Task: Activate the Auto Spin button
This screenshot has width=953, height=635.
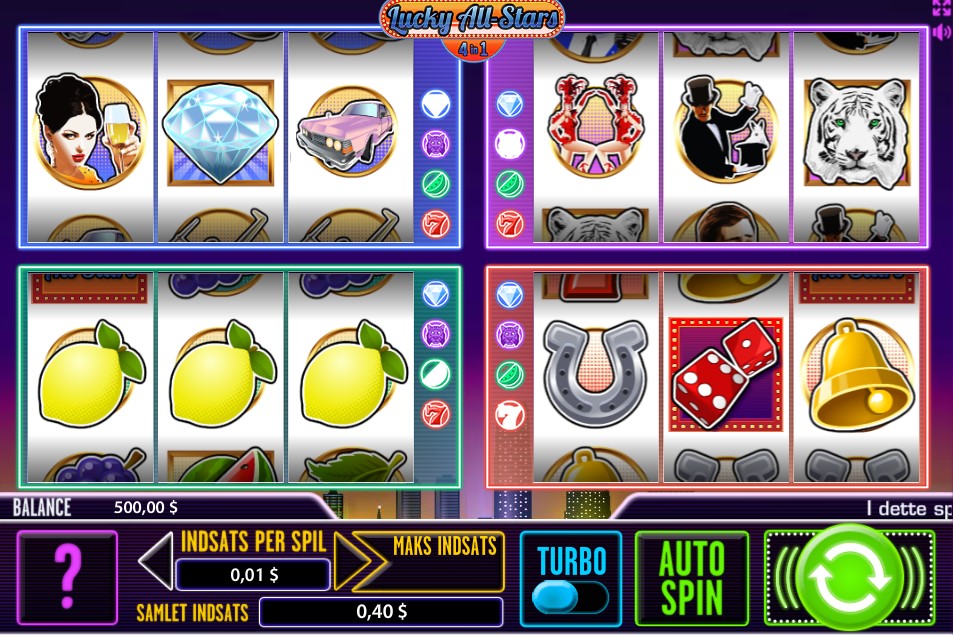Action: coord(691,579)
